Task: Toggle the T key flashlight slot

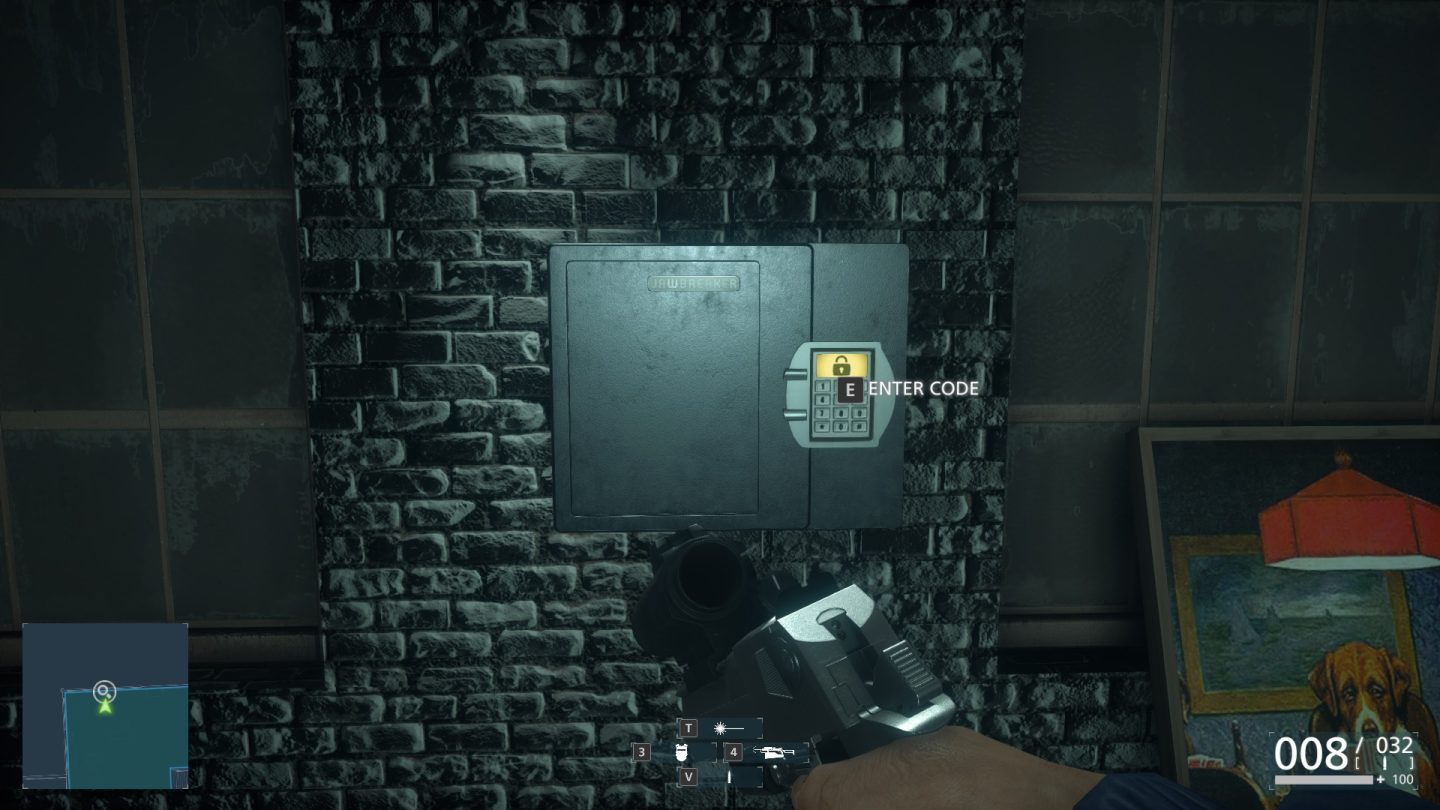Action: click(x=690, y=727)
